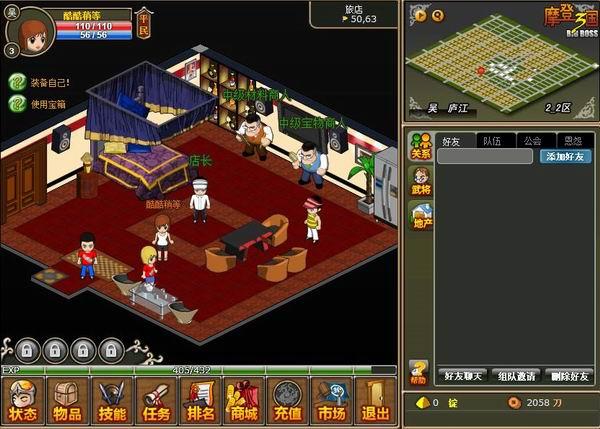This screenshot has height=429, width=600.
Task: Click the 添加好友 add friend button
Action: pyautogui.click(x=566, y=156)
